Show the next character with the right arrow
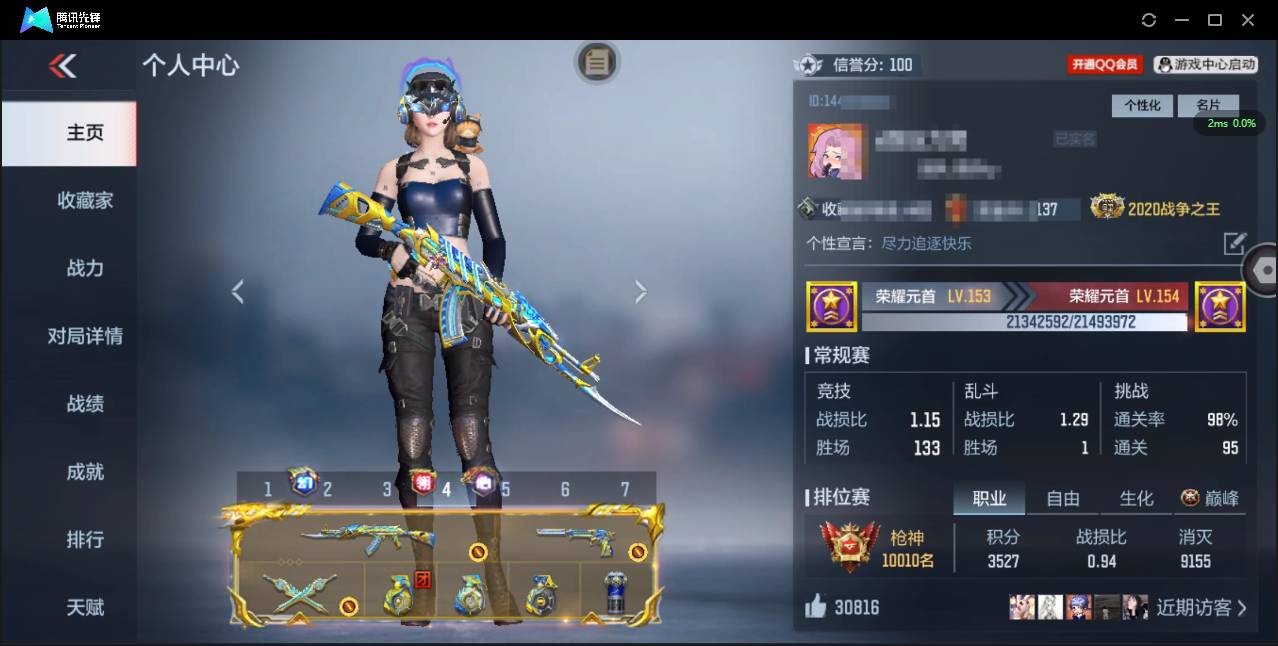 tap(641, 292)
